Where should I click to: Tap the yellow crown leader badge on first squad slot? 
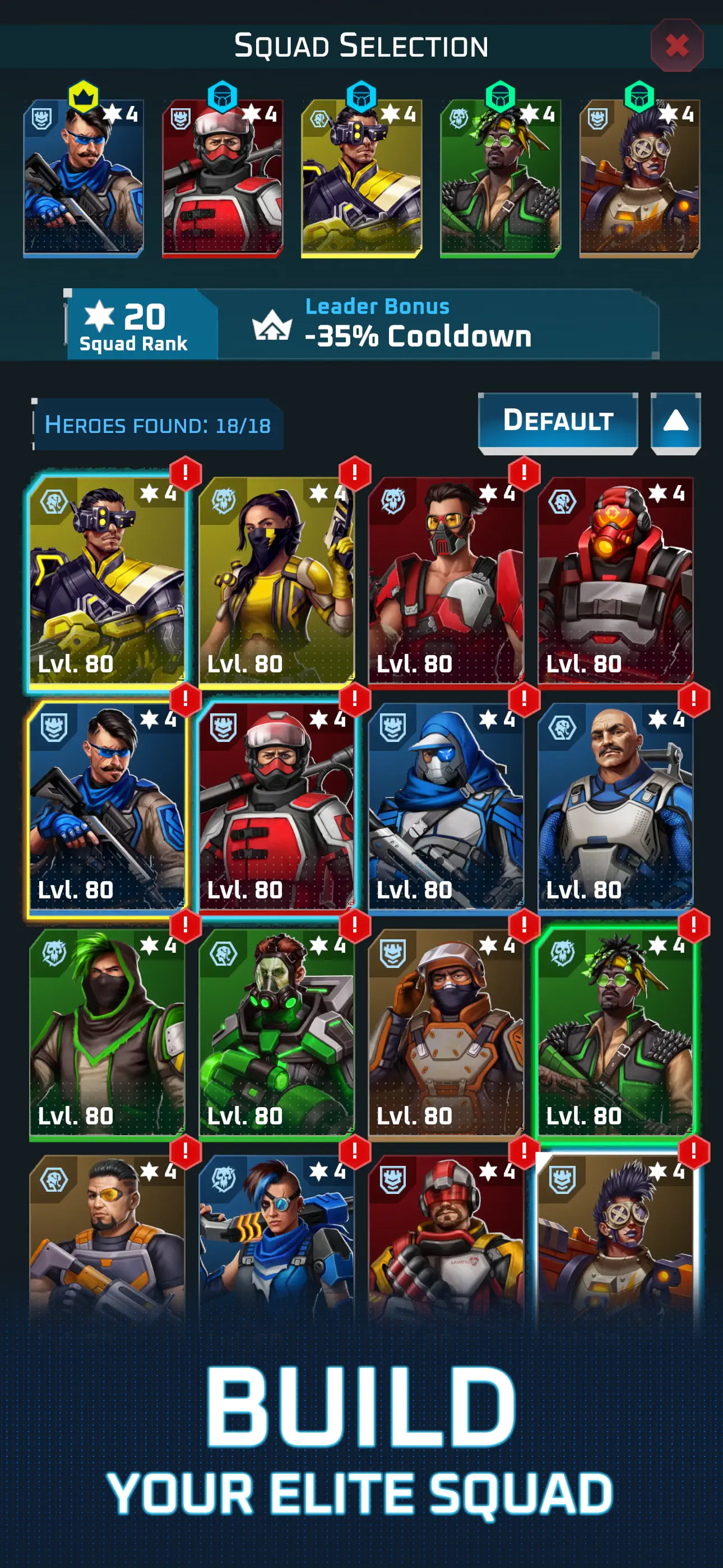click(83, 94)
